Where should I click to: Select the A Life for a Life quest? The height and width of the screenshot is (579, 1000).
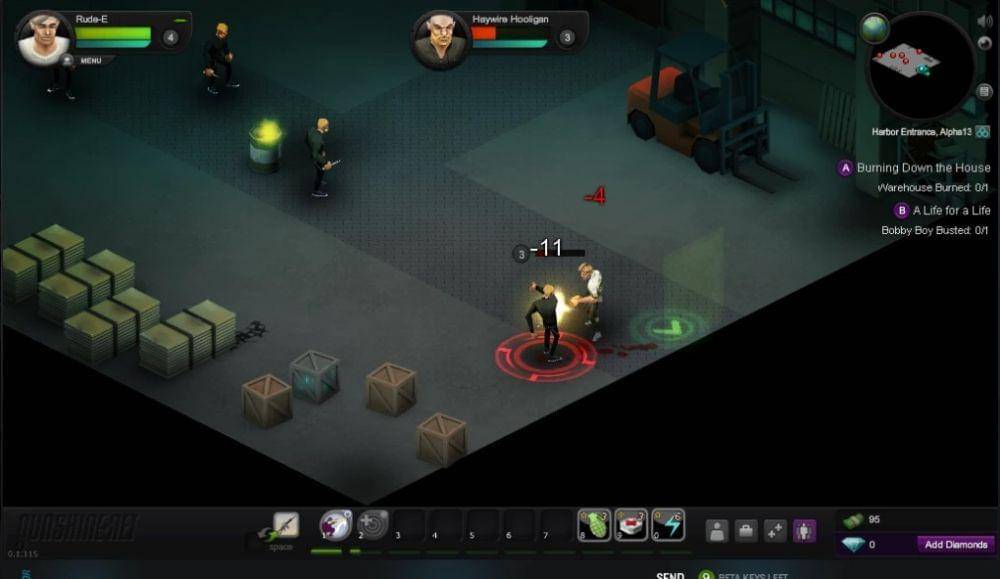coord(951,211)
